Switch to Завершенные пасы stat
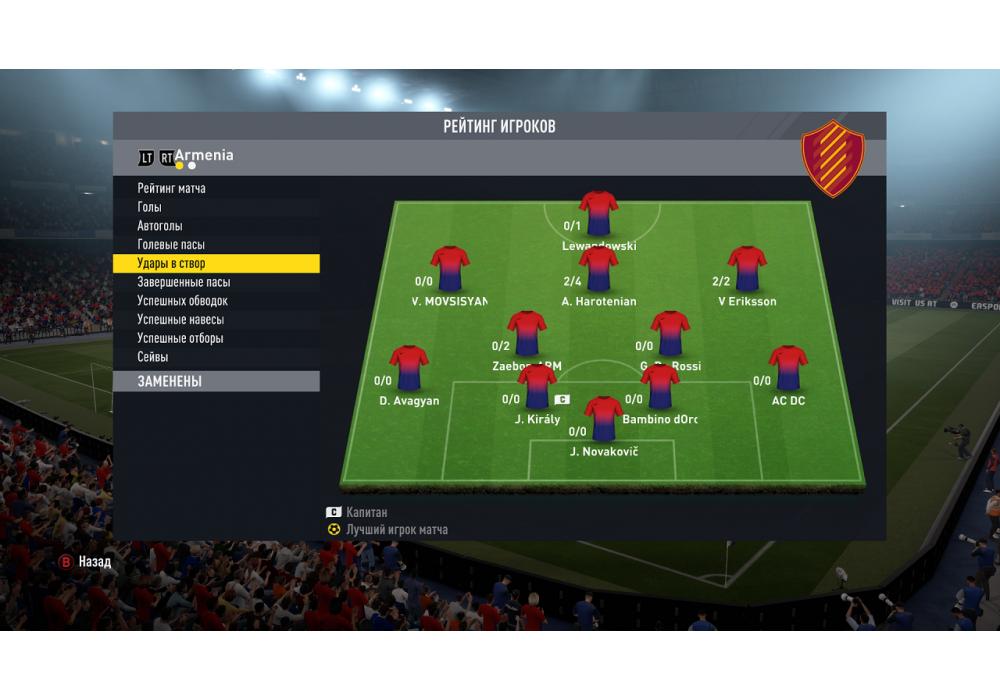1000x700 pixels. click(x=183, y=283)
